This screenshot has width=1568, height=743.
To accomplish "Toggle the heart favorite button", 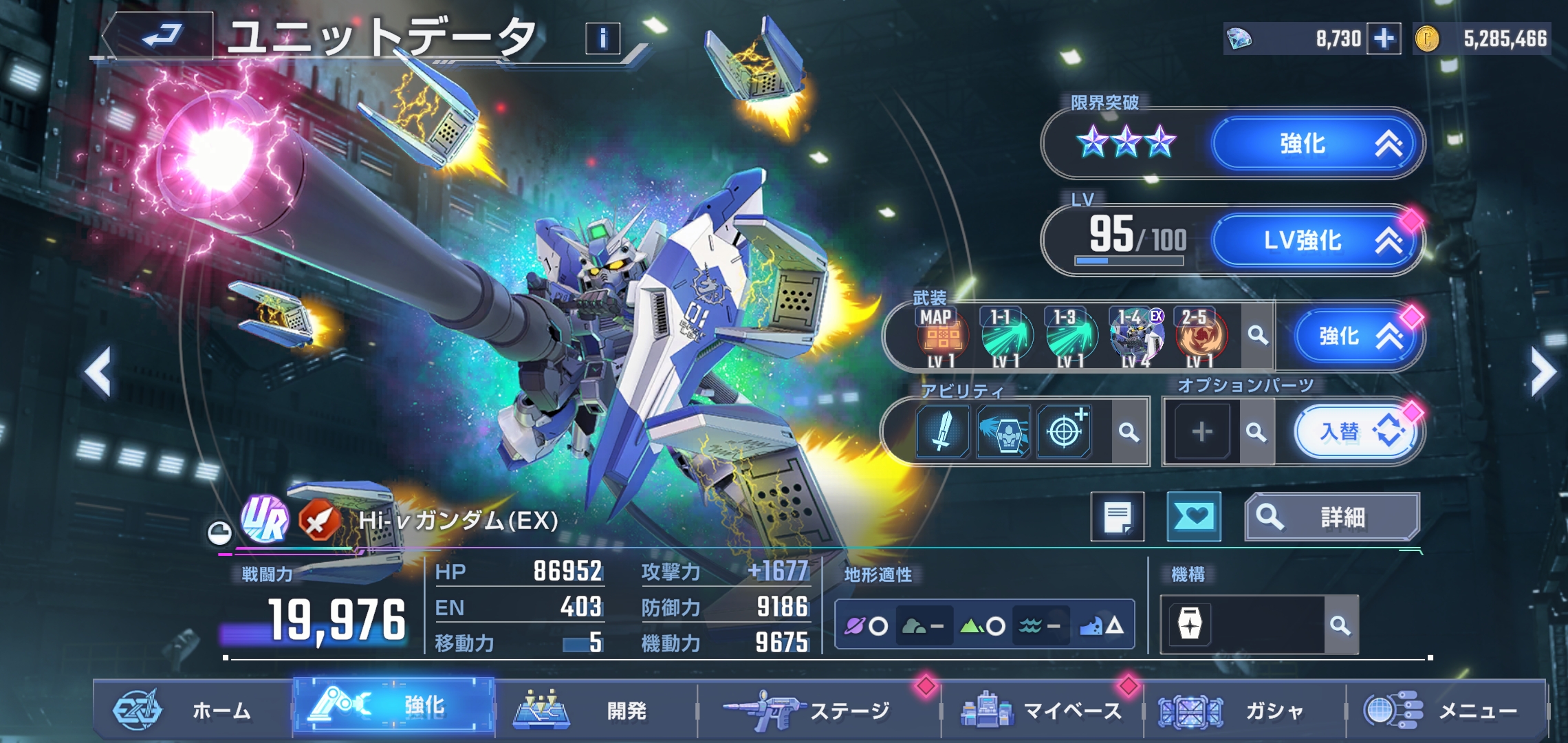I will click(x=1194, y=517).
